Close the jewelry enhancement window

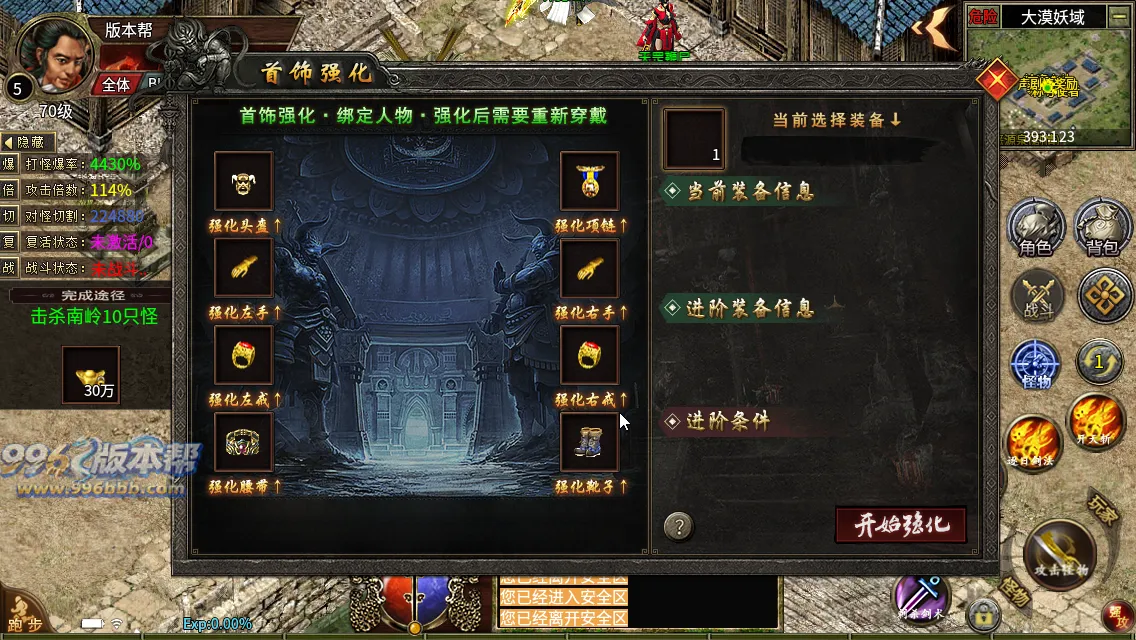(x=997, y=79)
